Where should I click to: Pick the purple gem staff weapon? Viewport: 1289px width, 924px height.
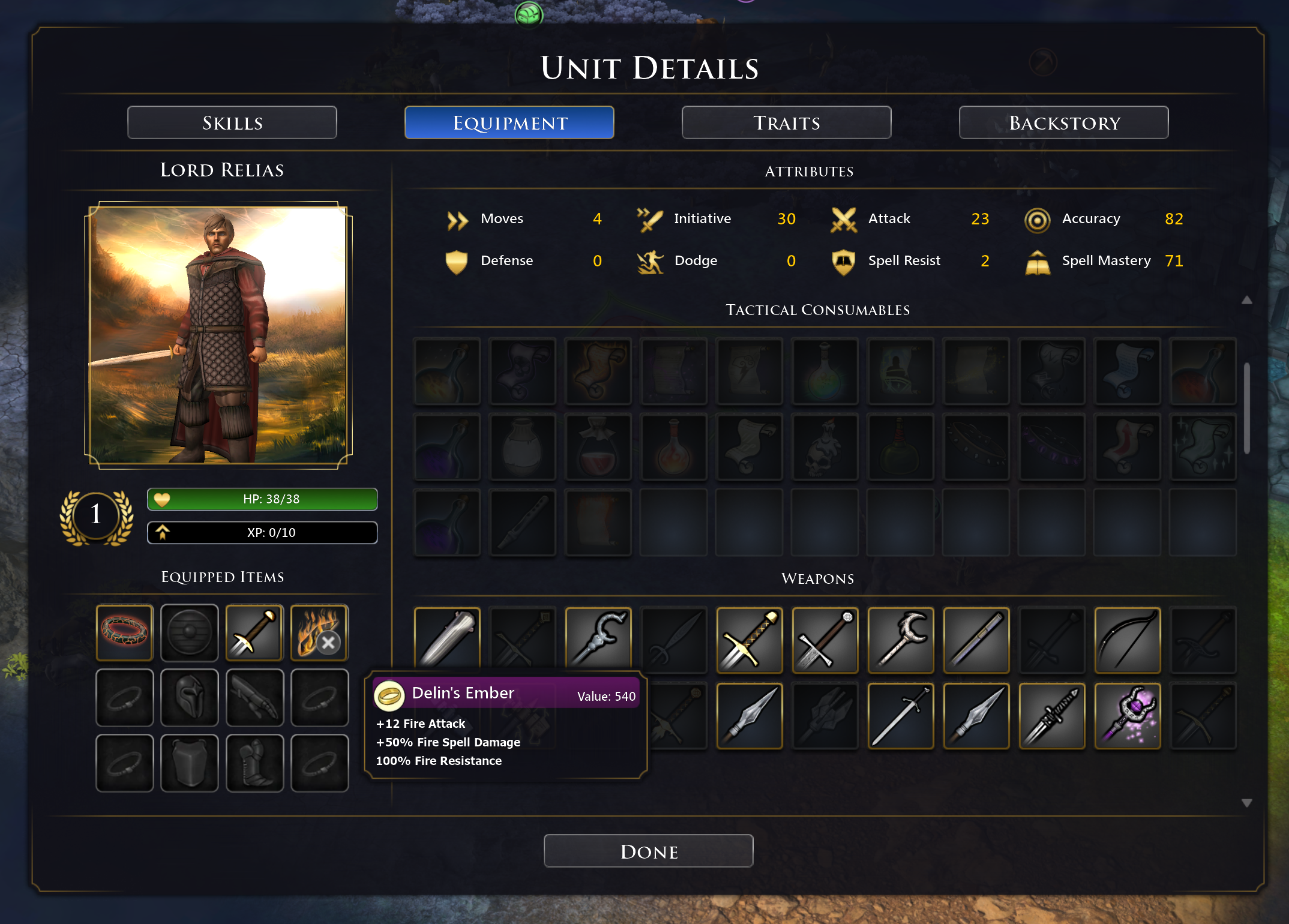click(x=1128, y=716)
